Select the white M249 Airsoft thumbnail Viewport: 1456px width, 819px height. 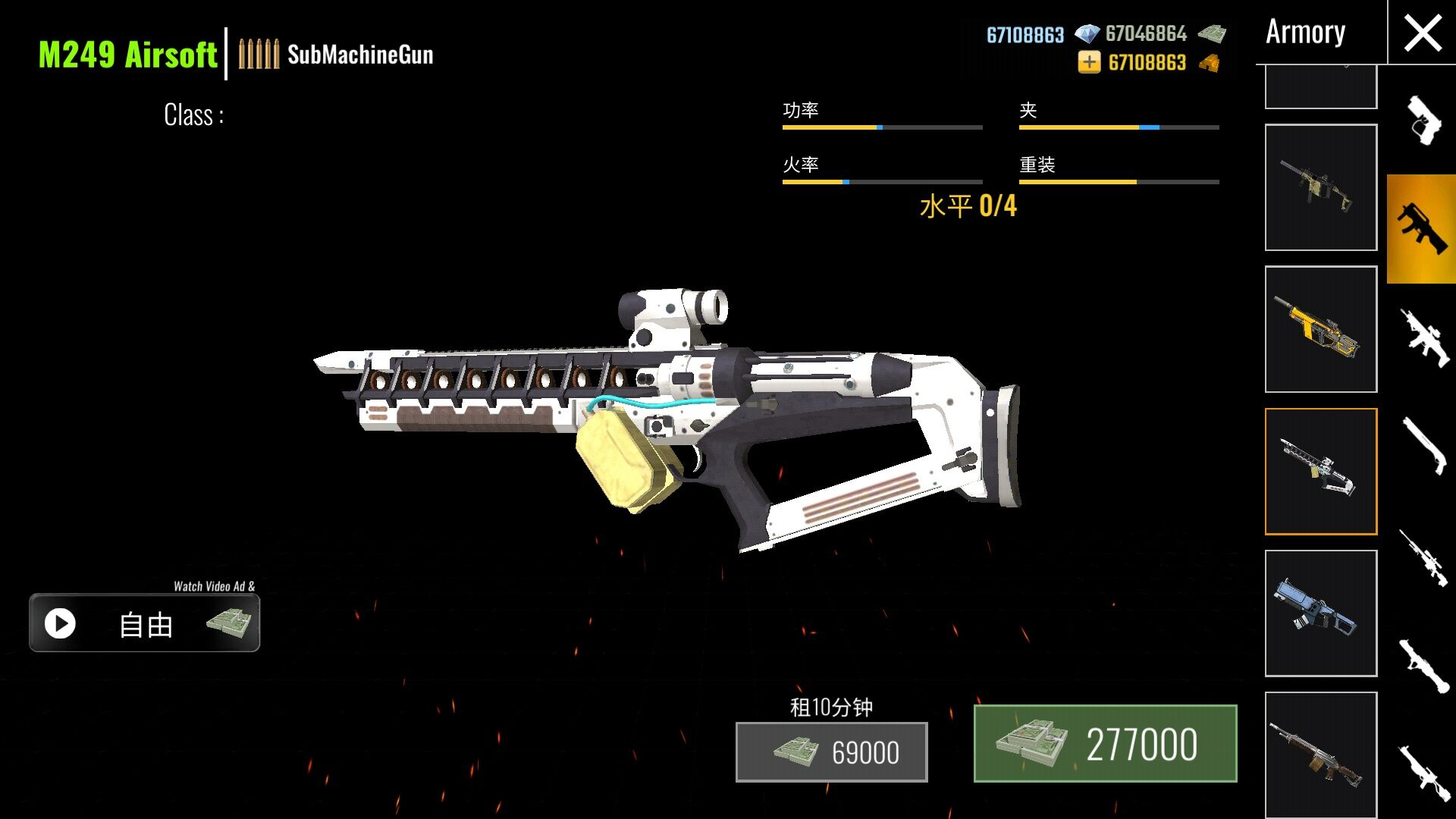point(1320,471)
